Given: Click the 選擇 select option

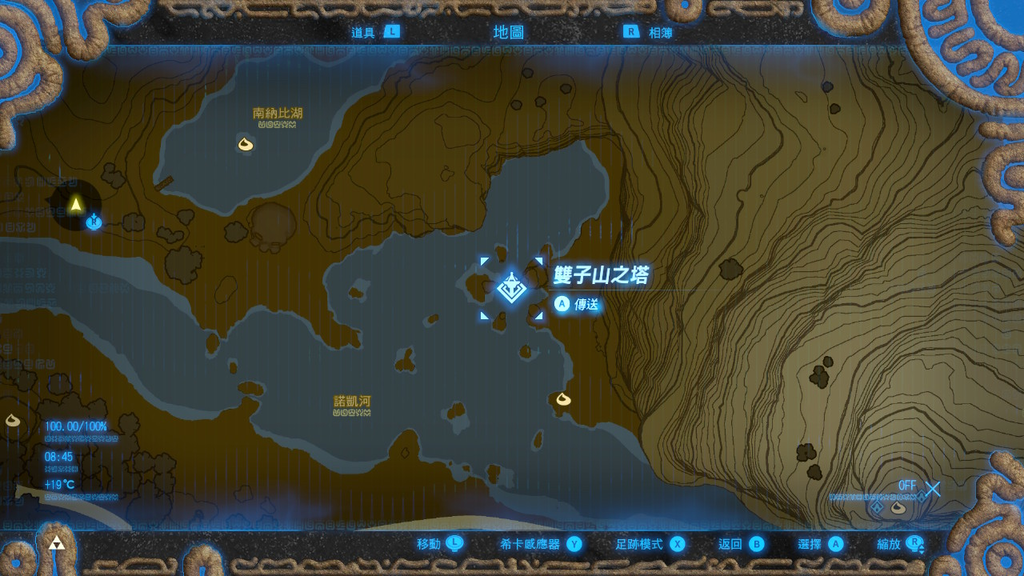Looking at the screenshot, I should point(821,544).
